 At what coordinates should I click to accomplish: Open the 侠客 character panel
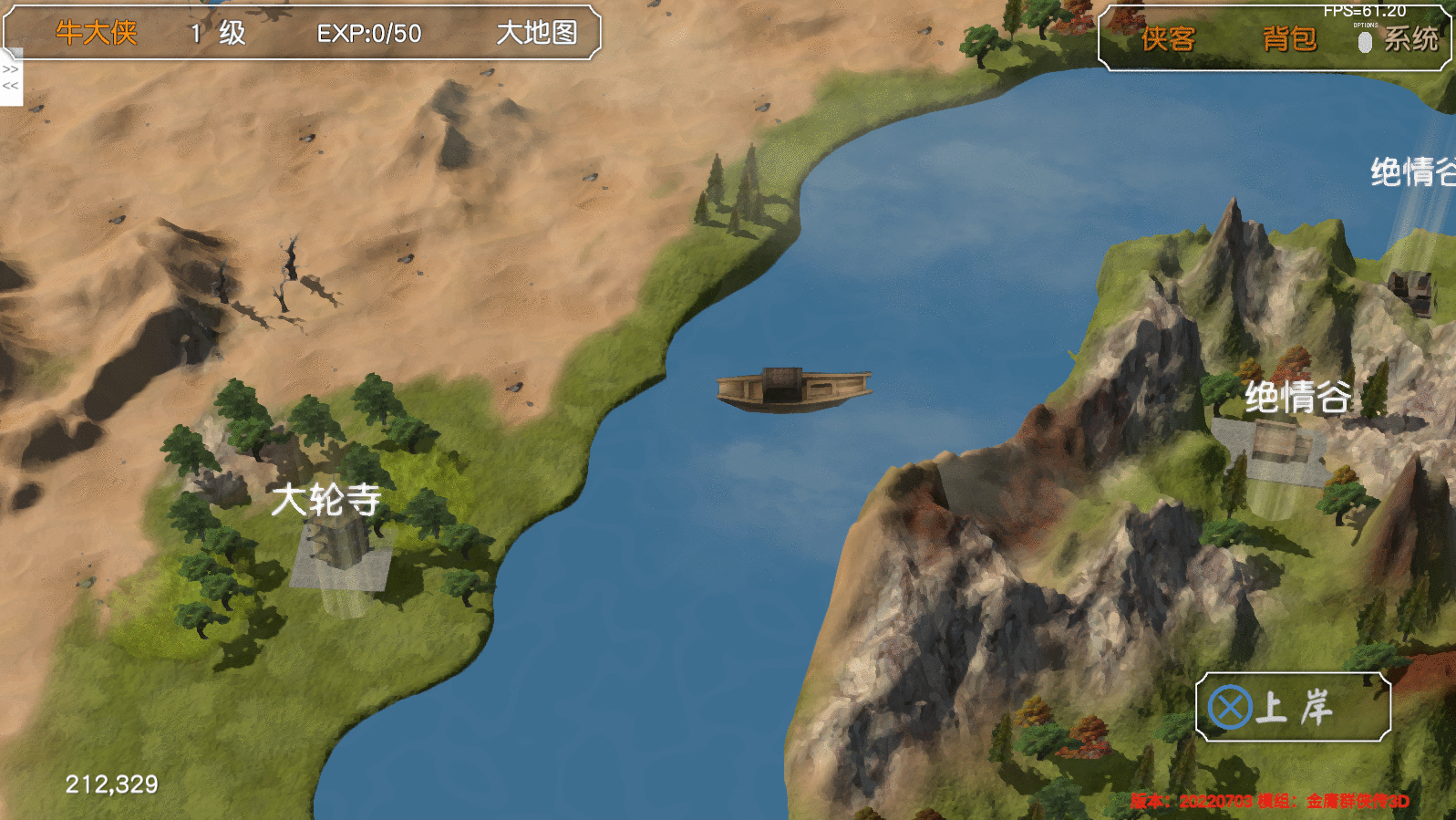point(1168,40)
